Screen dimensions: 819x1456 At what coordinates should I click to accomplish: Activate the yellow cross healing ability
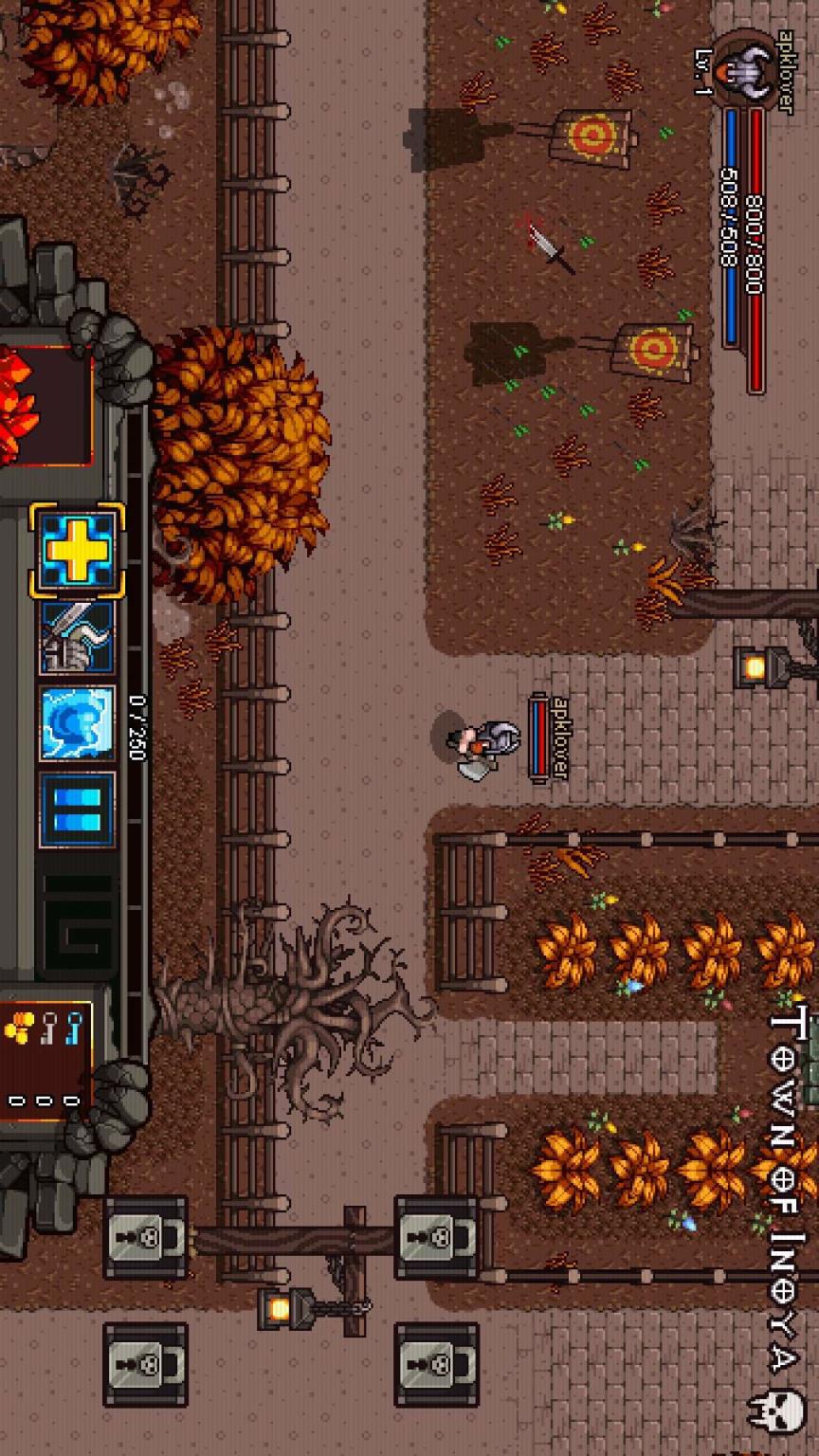(77, 551)
